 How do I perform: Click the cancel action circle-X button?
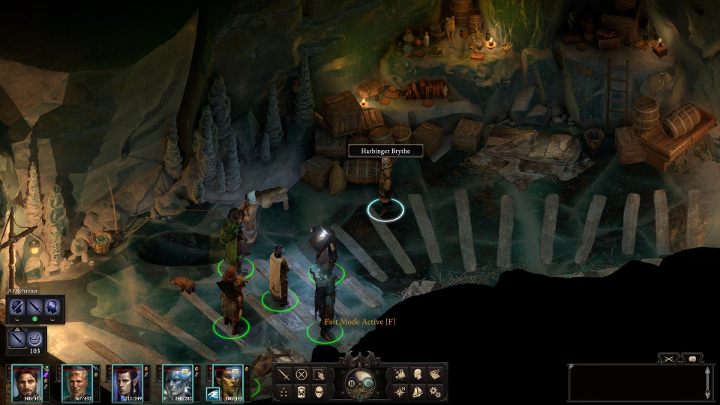[301, 374]
